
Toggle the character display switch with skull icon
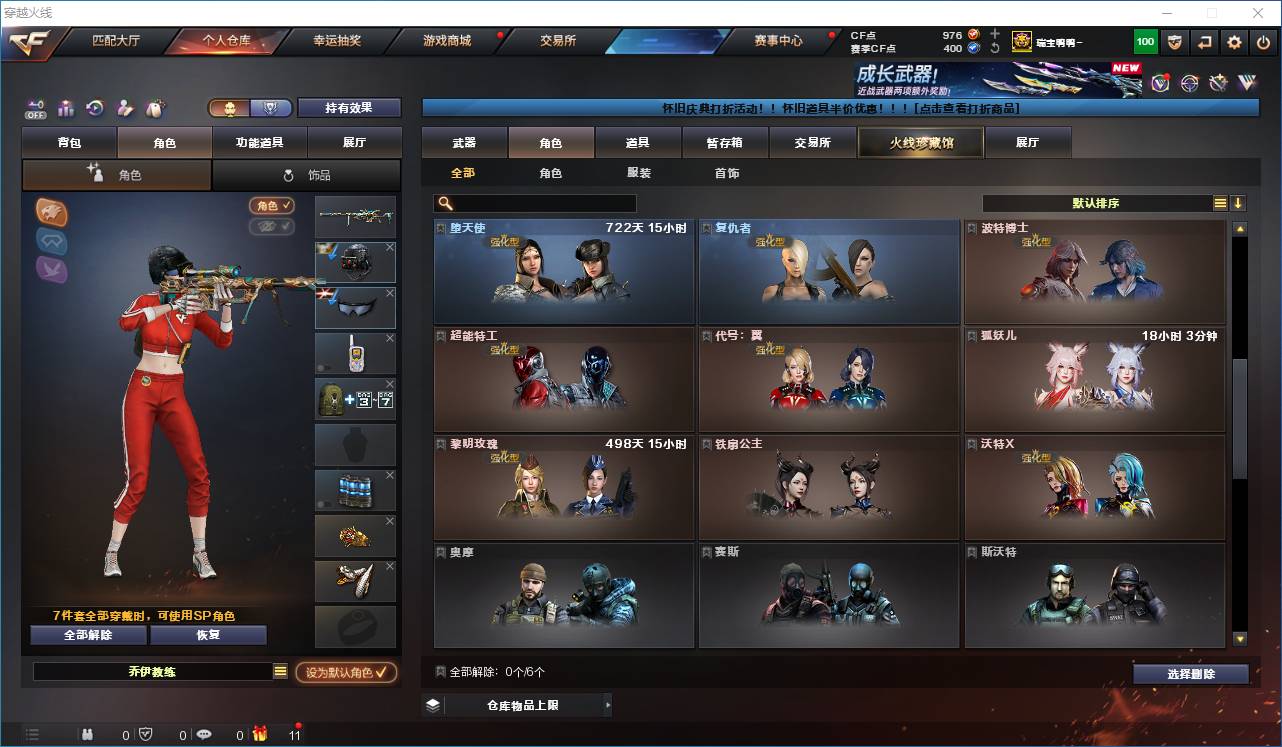[230, 107]
